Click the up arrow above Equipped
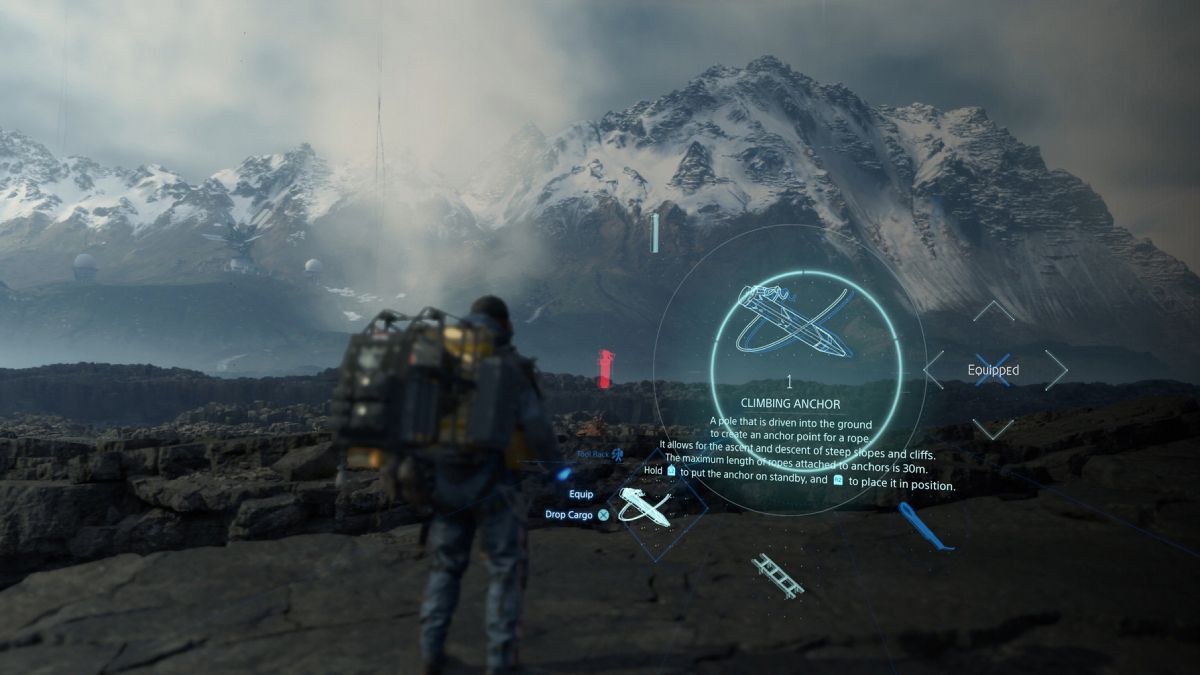1200x675 pixels. point(993,311)
